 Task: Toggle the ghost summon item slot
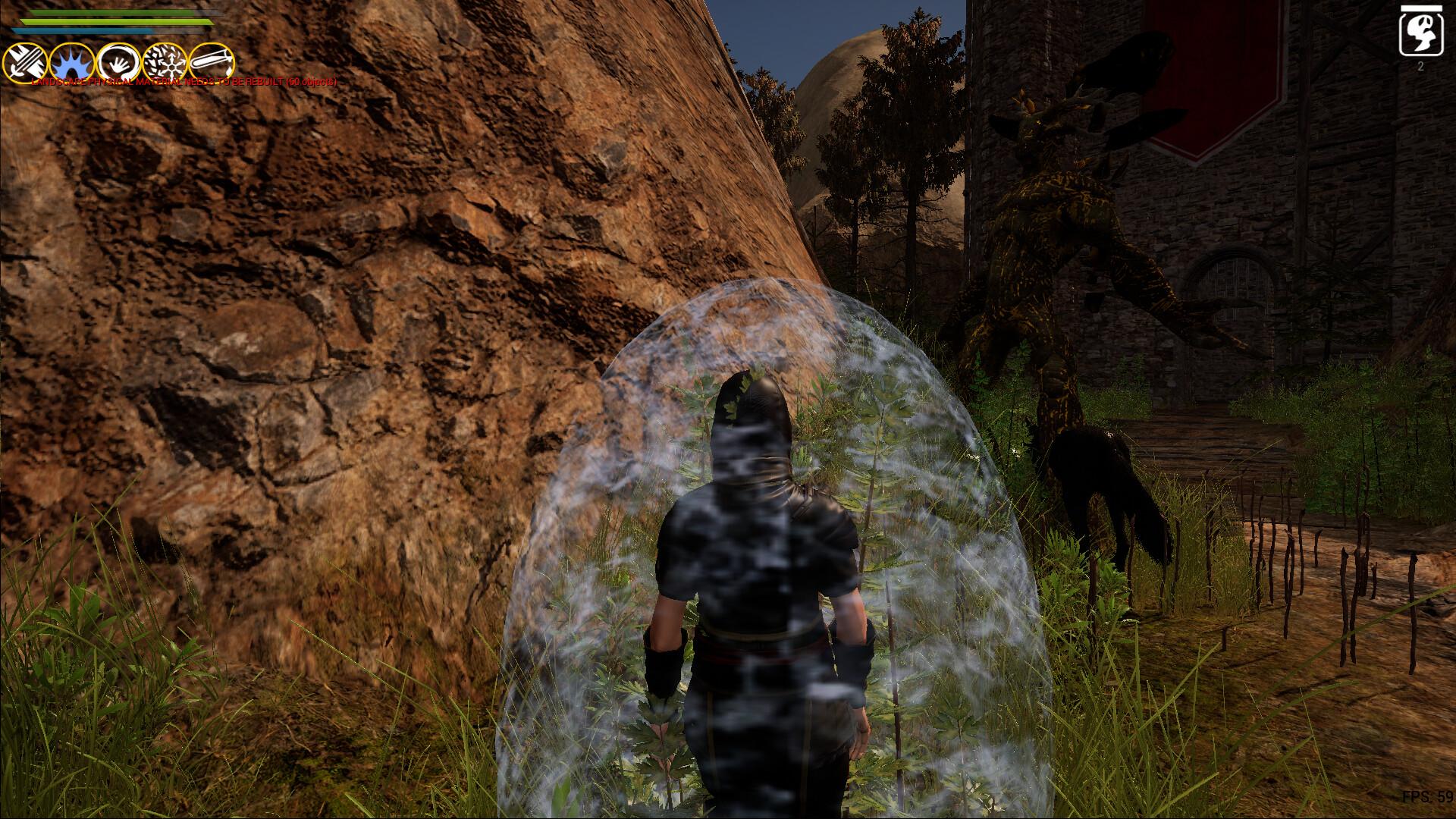tap(1421, 34)
